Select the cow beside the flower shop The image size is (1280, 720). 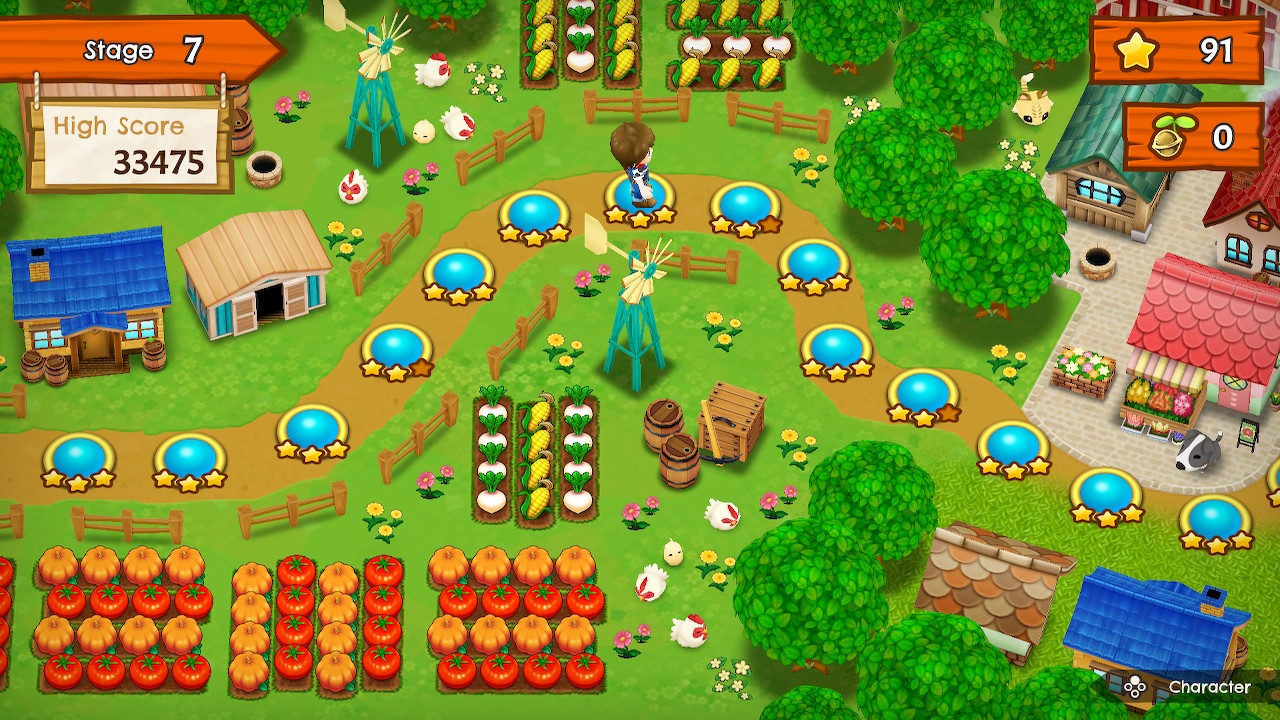click(1195, 450)
